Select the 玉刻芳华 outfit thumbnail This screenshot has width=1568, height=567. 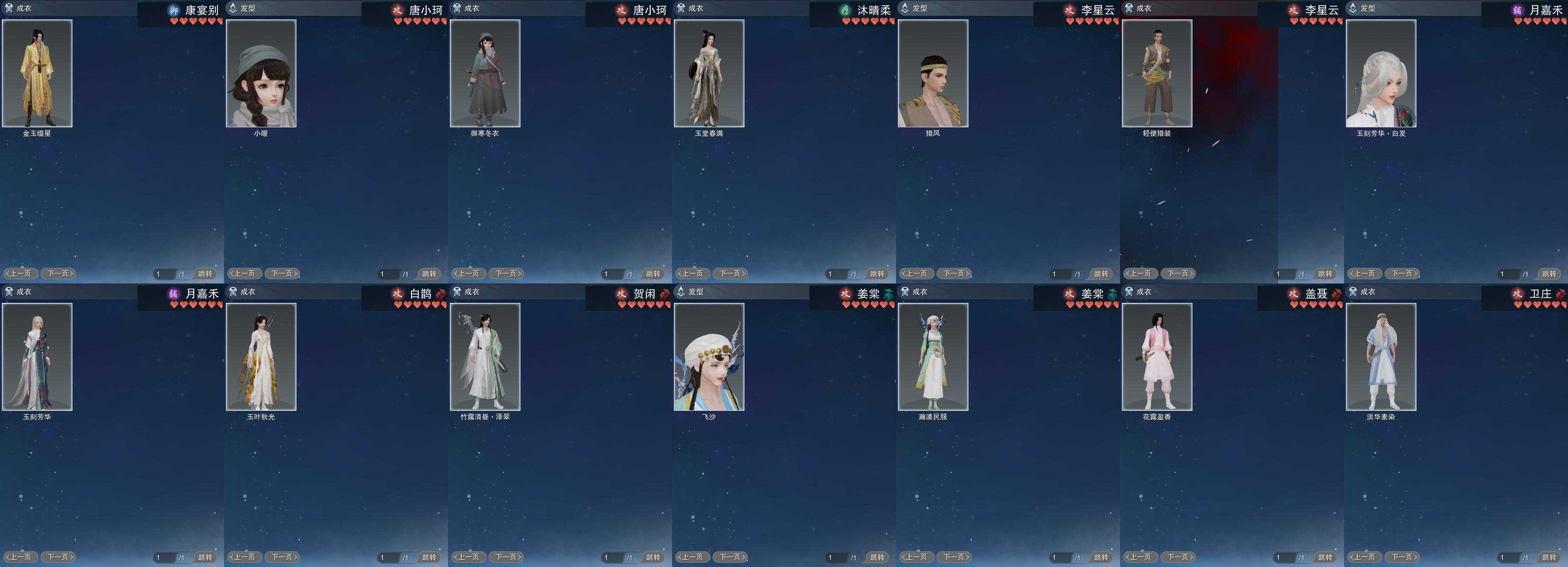pyautogui.click(x=37, y=356)
